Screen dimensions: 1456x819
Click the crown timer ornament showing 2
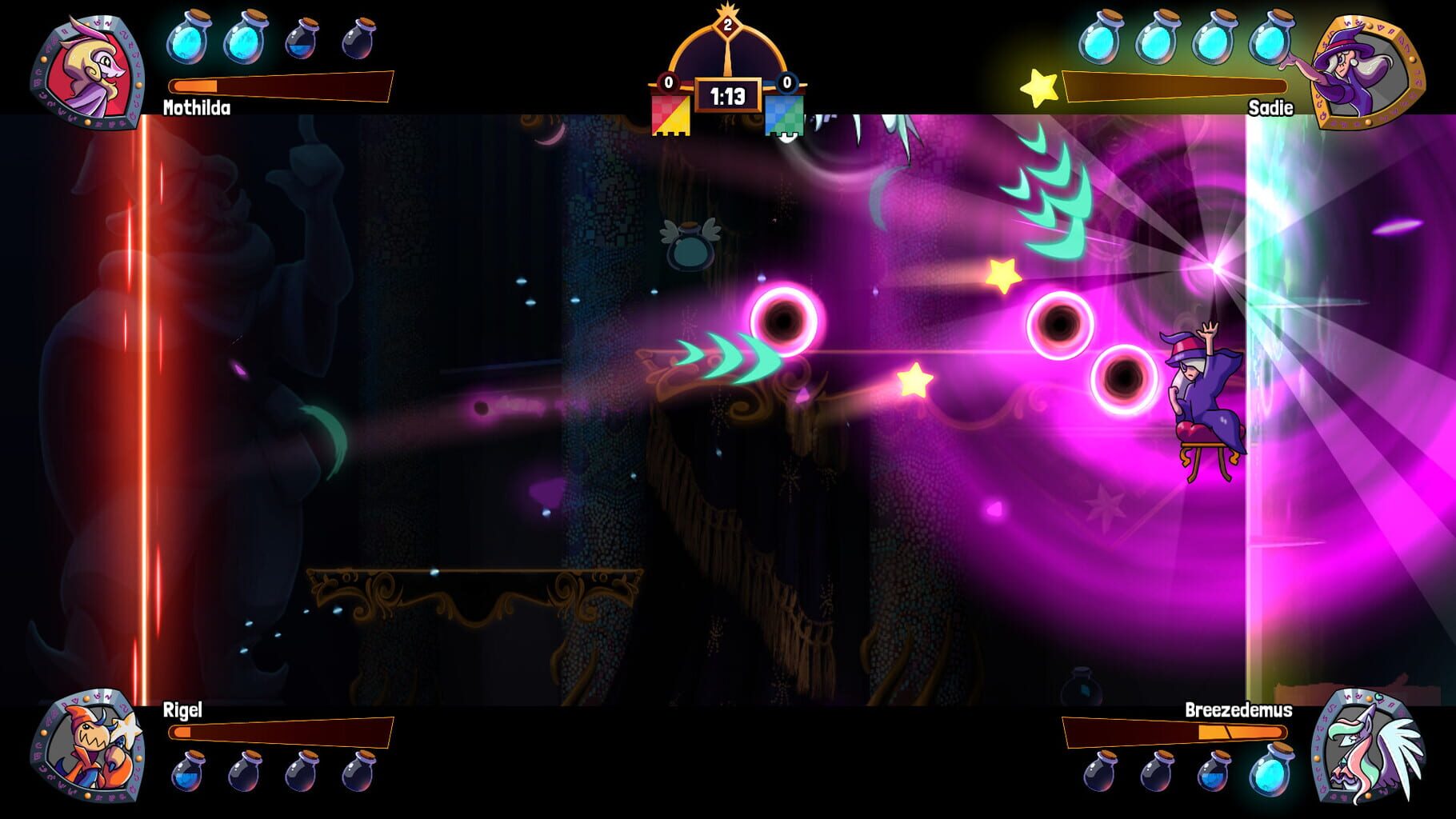click(x=728, y=24)
